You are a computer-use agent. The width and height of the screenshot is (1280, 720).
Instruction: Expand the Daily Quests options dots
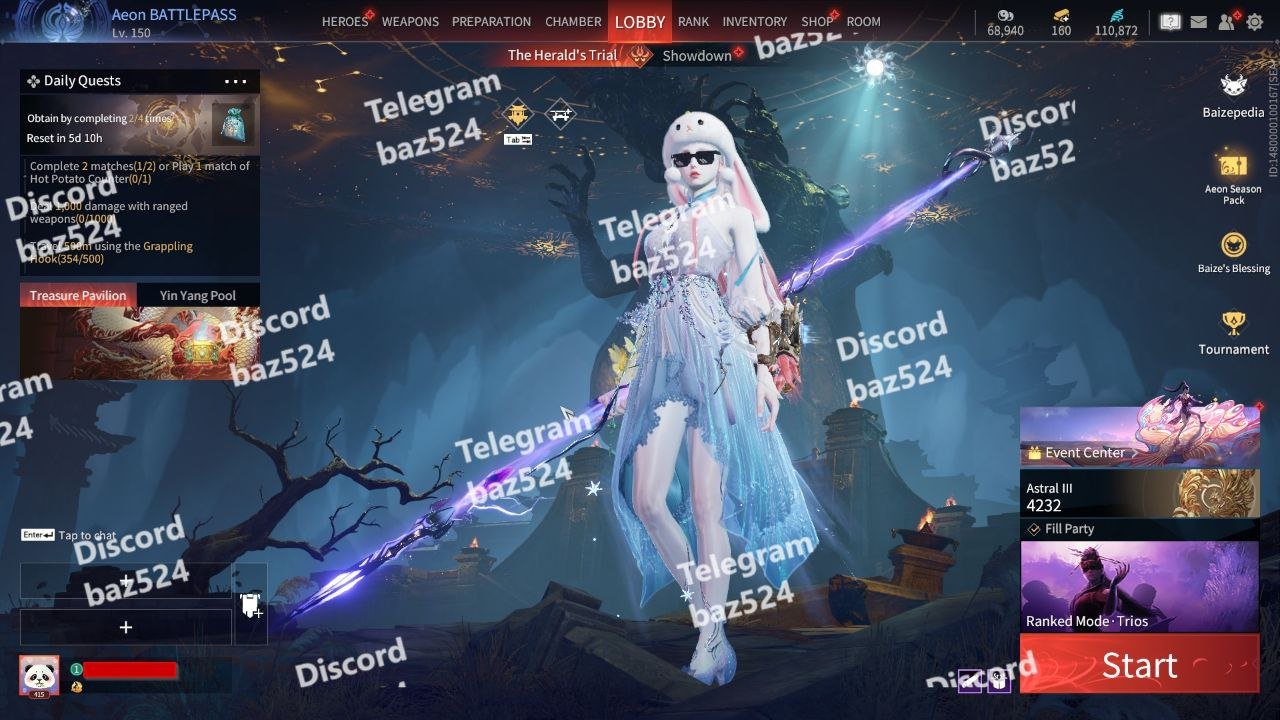point(236,82)
